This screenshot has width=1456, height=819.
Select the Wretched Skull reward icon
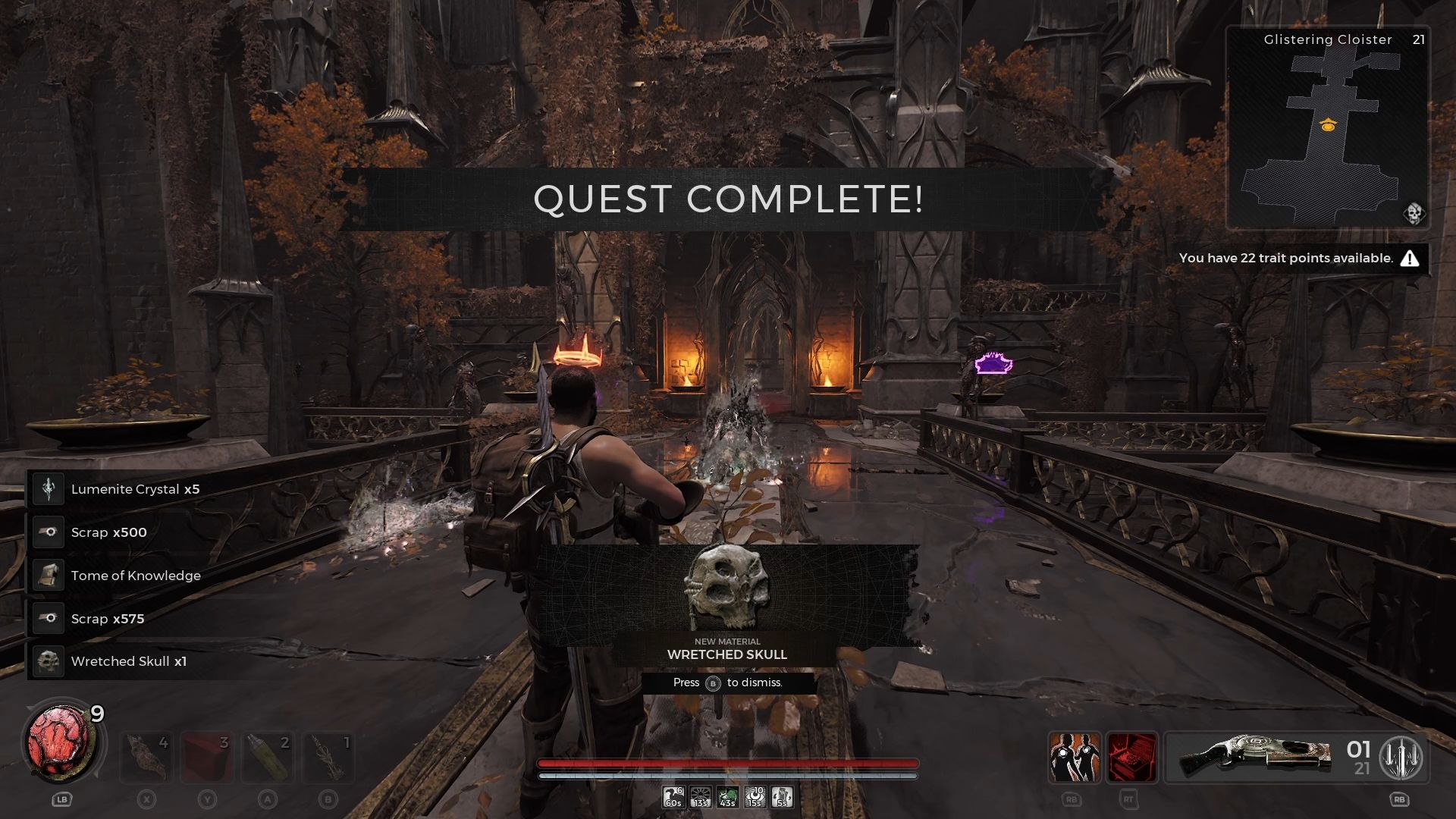[48, 661]
